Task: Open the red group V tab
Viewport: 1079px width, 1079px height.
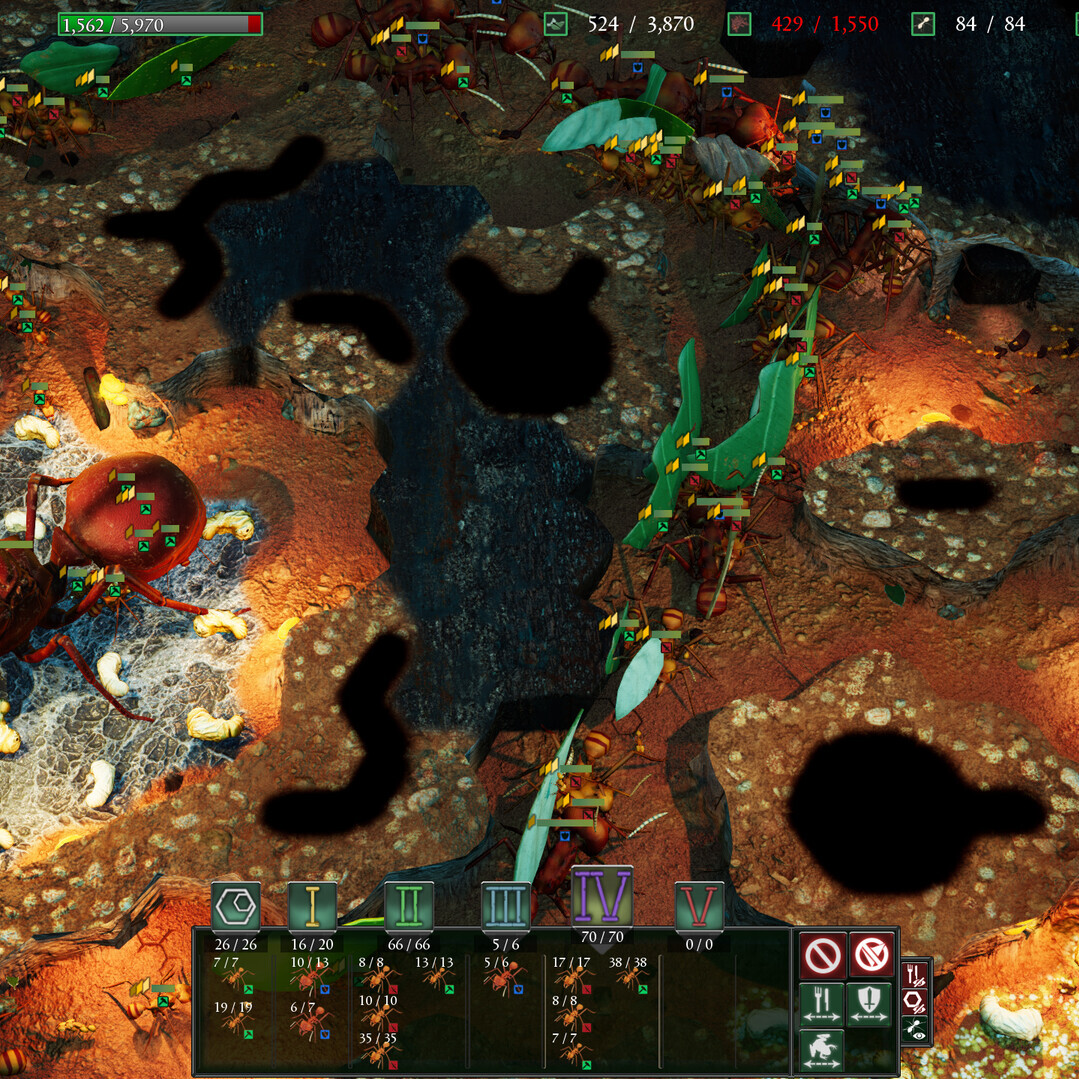Action: click(698, 905)
